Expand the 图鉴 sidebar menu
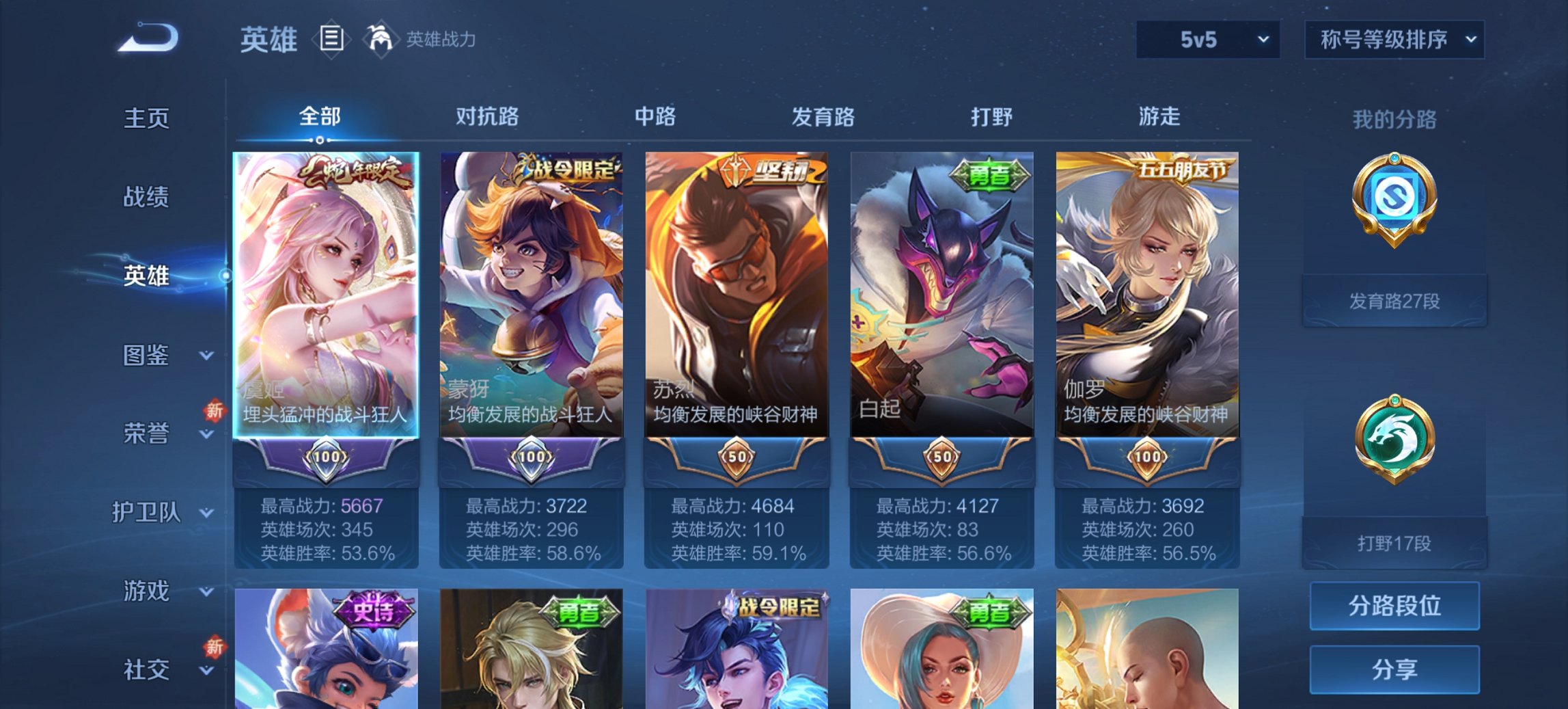Image resolution: width=1568 pixels, height=709 pixels. [147, 356]
